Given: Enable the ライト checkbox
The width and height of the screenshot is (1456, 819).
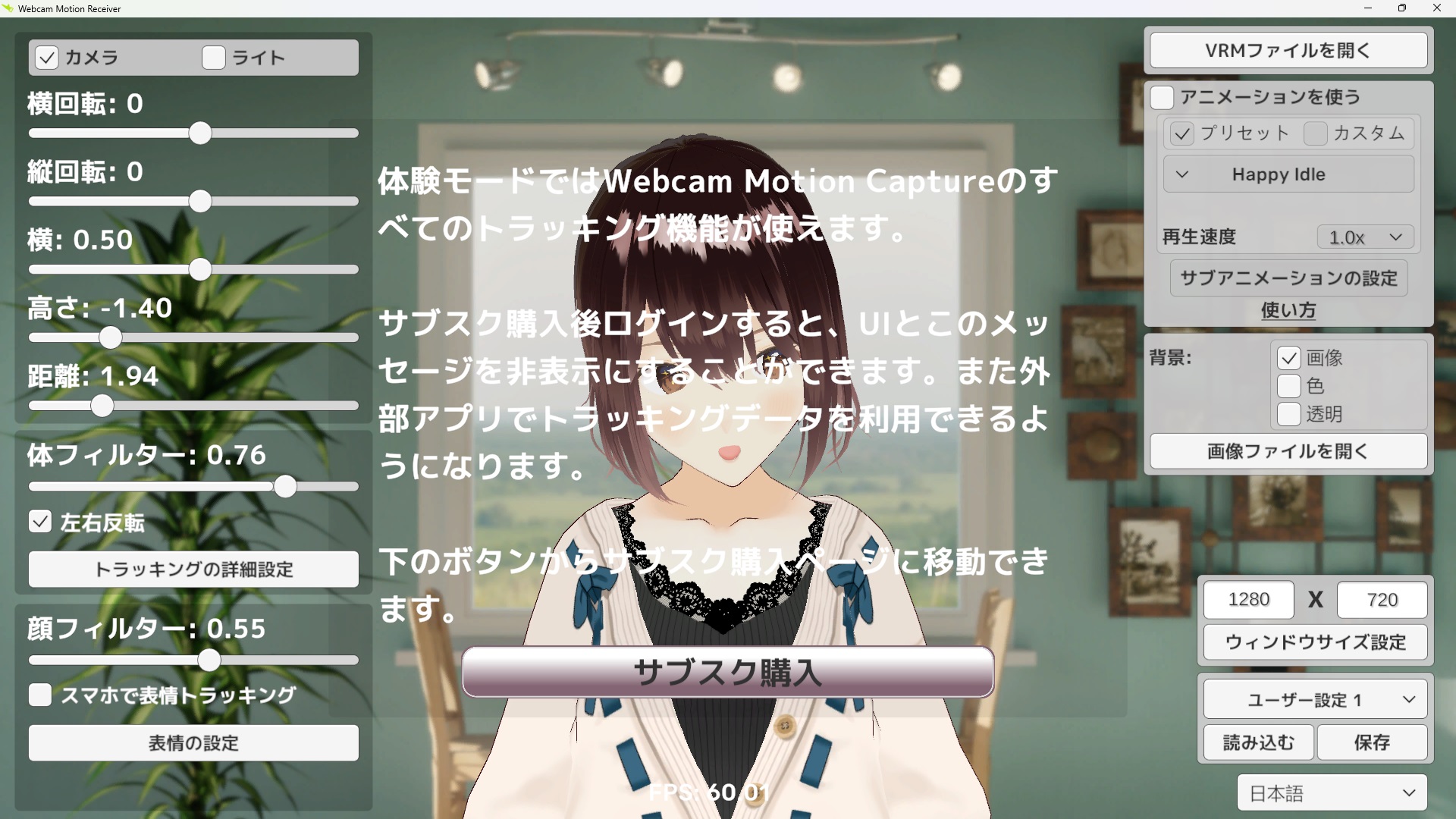Looking at the screenshot, I should click(213, 57).
